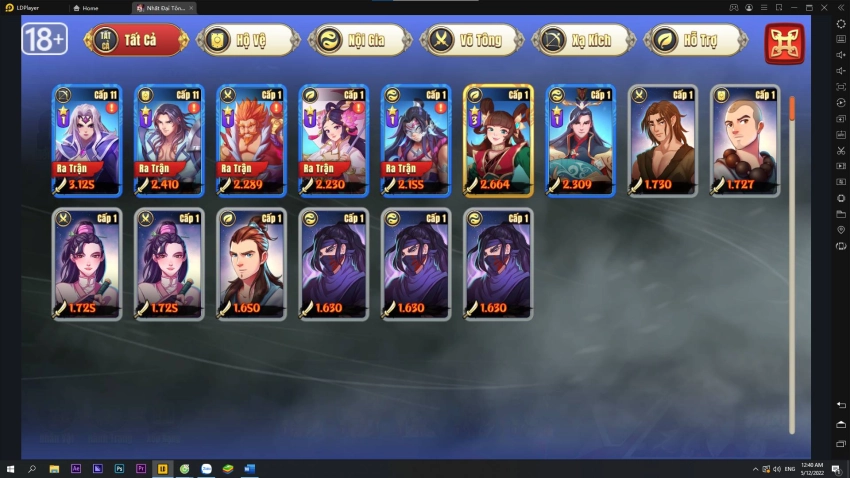The image size is (850, 478).
Task: Choose the gold-framed hero with power 2.664
Action: click(498, 140)
